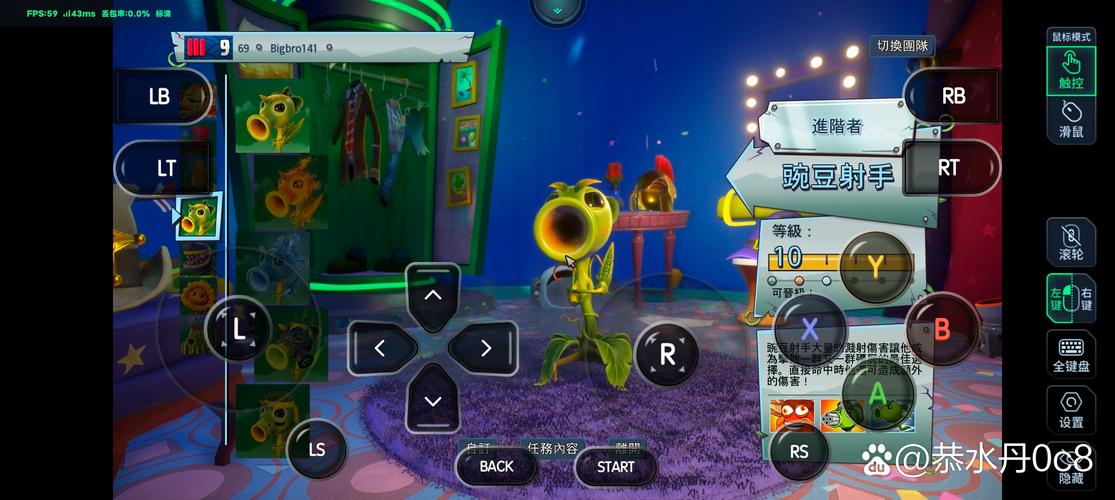Open the 任務內容 mission details option

click(549, 448)
